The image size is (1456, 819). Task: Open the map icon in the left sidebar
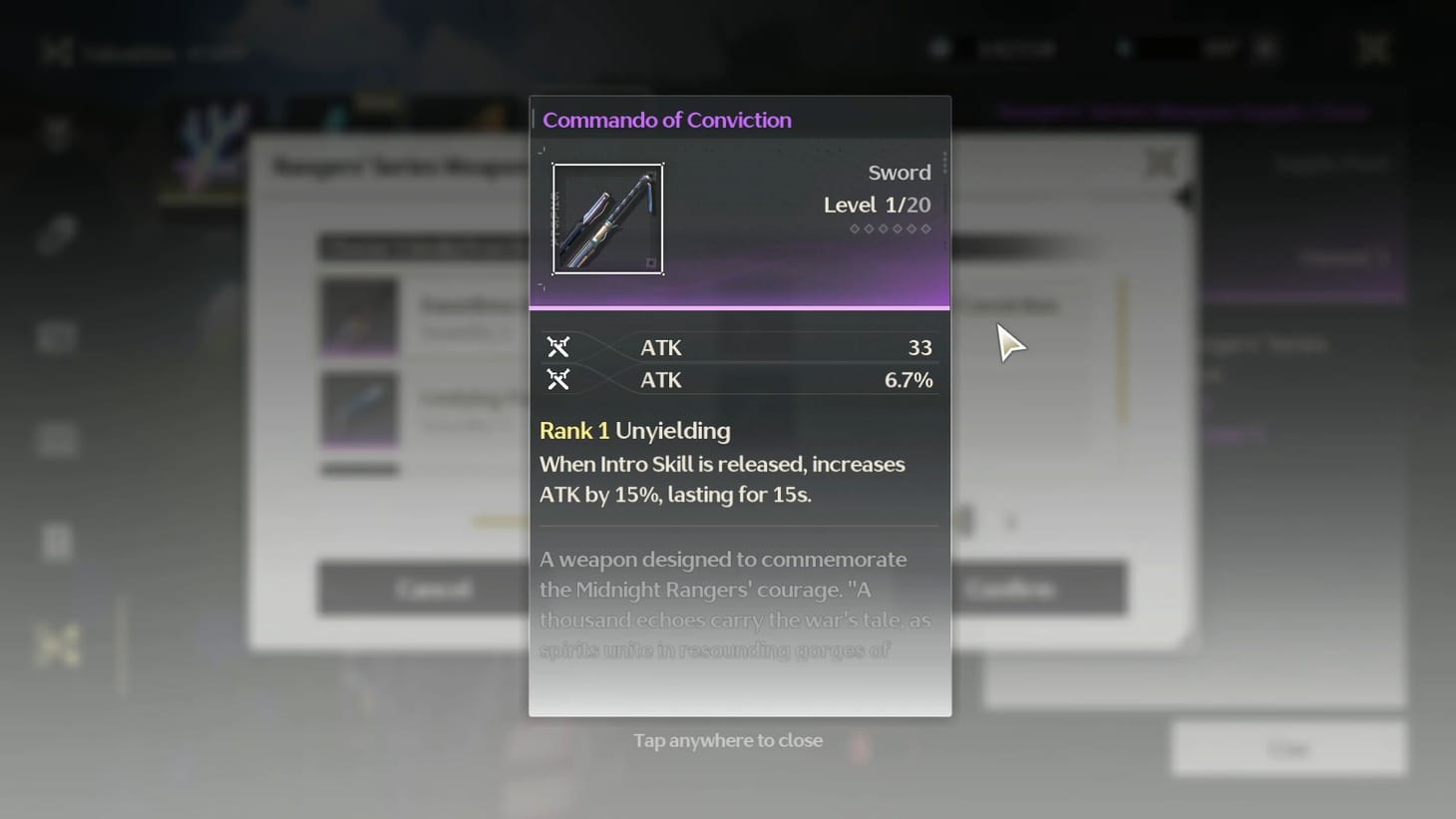pyautogui.click(x=56, y=337)
